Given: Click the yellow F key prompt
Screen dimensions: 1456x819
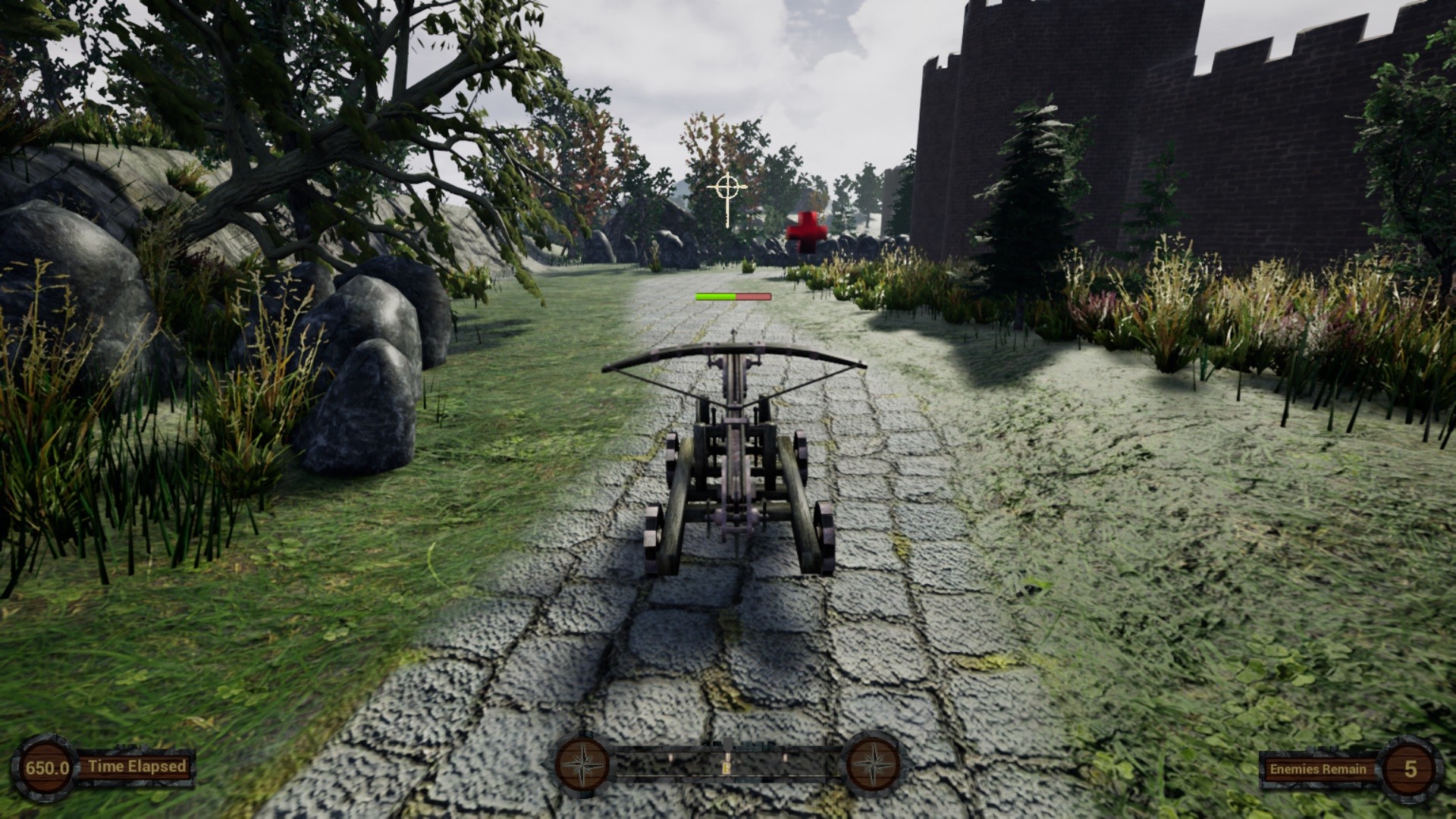Looking at the screenshot, I should pos(727,767).
